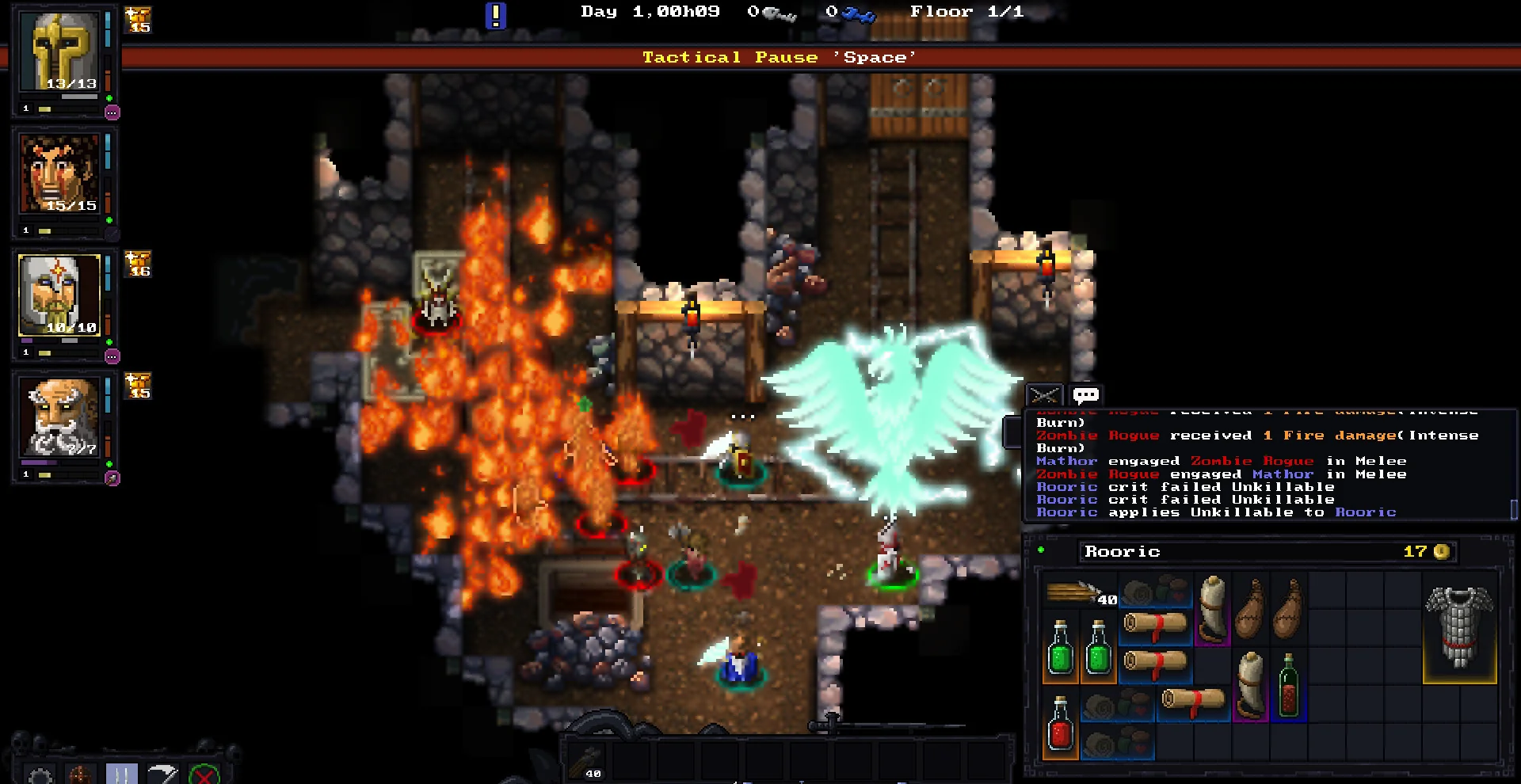Screen dimensions: 1521x784
Task: Toggle the pause button in the bottom toolbar
Action: [121, 774]
